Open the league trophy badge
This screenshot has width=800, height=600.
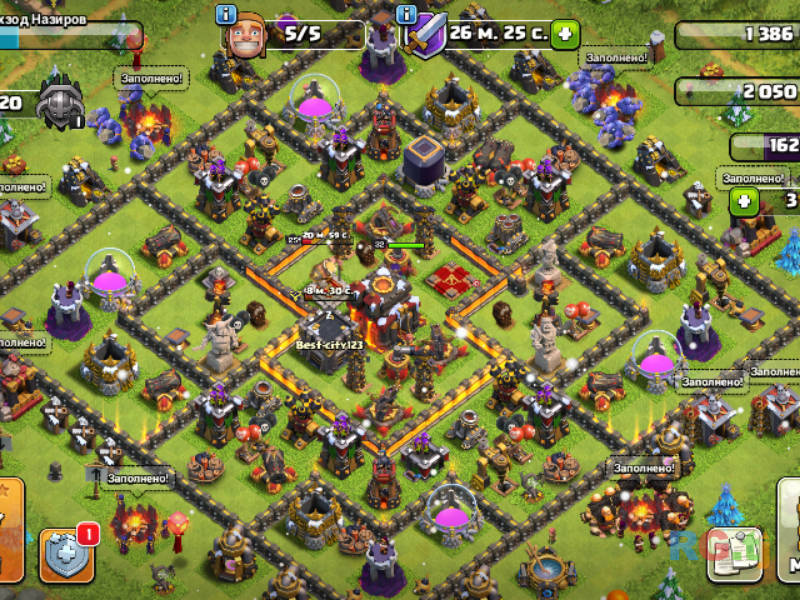pos(60,104)
